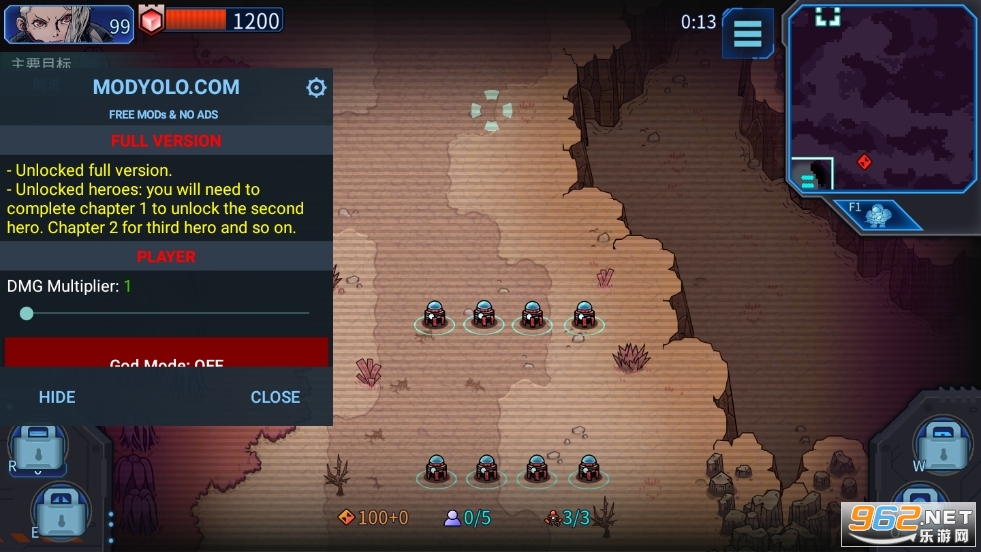Select the red enemy marker on minimap

click(865, 162)
